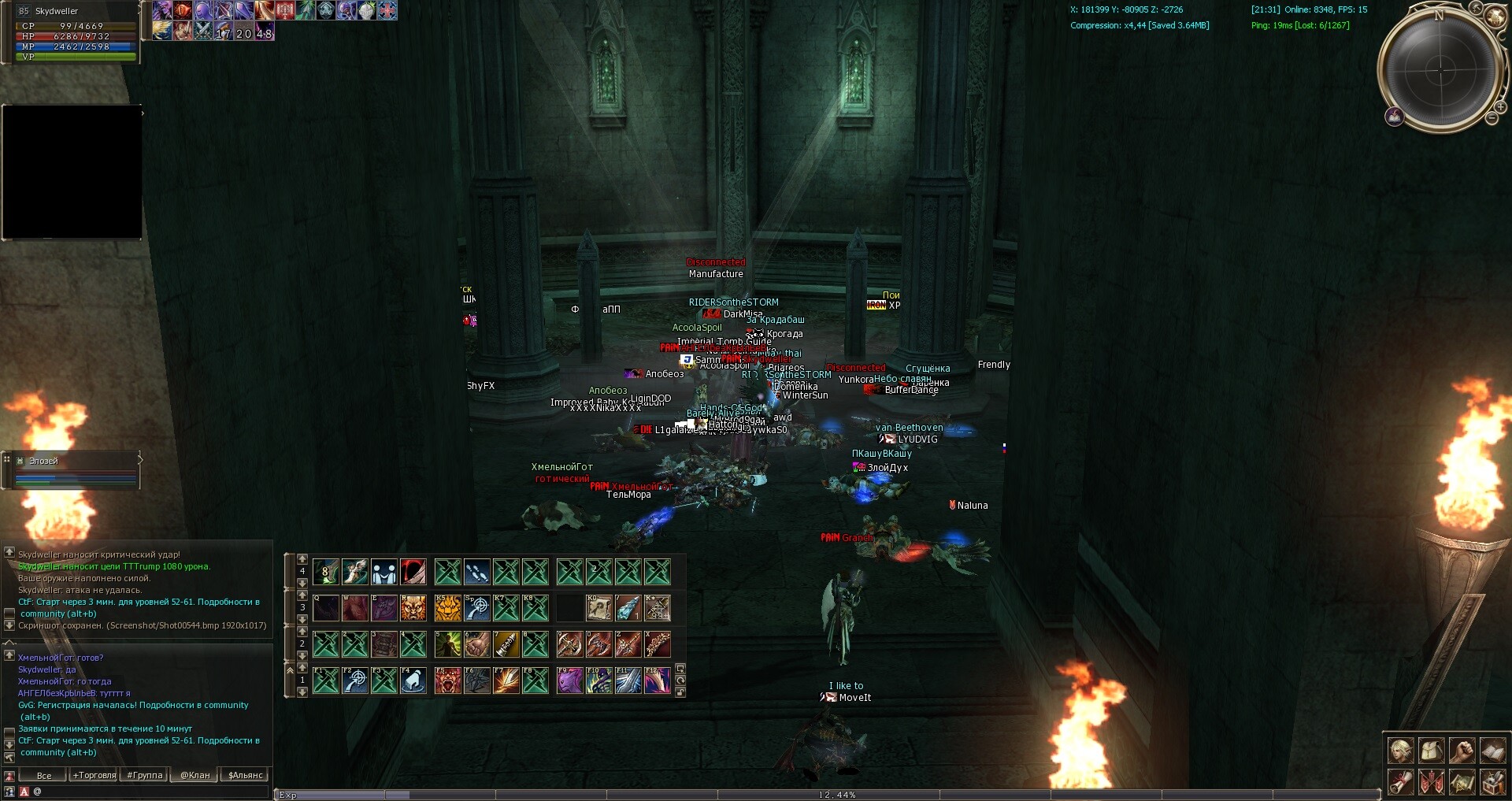This screenshot has width=1512, height=801.
Task: Open the inventory bag icon
Action: (1431, 751)
